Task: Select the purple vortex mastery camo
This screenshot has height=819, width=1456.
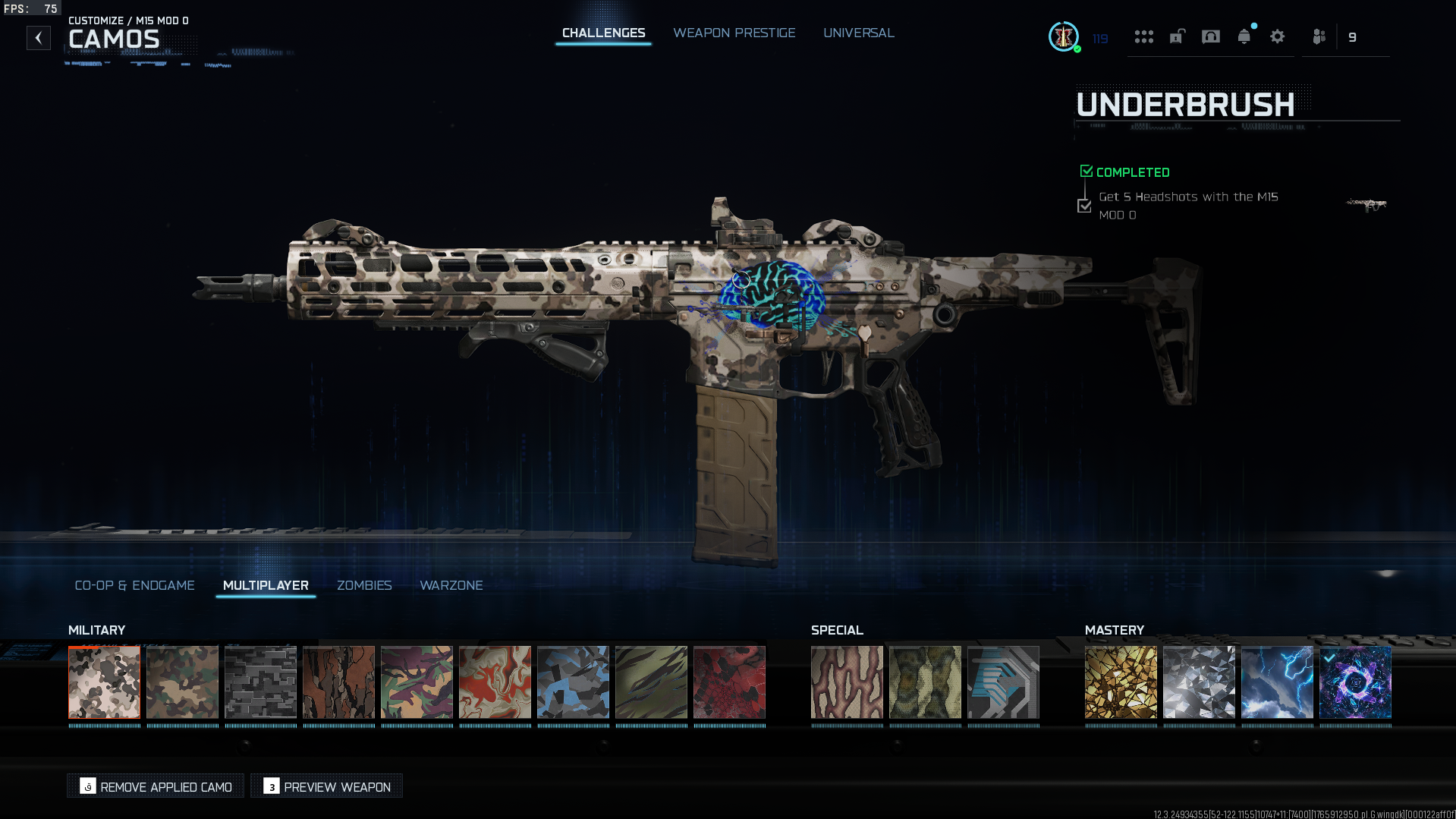Action: [1355, 682]
